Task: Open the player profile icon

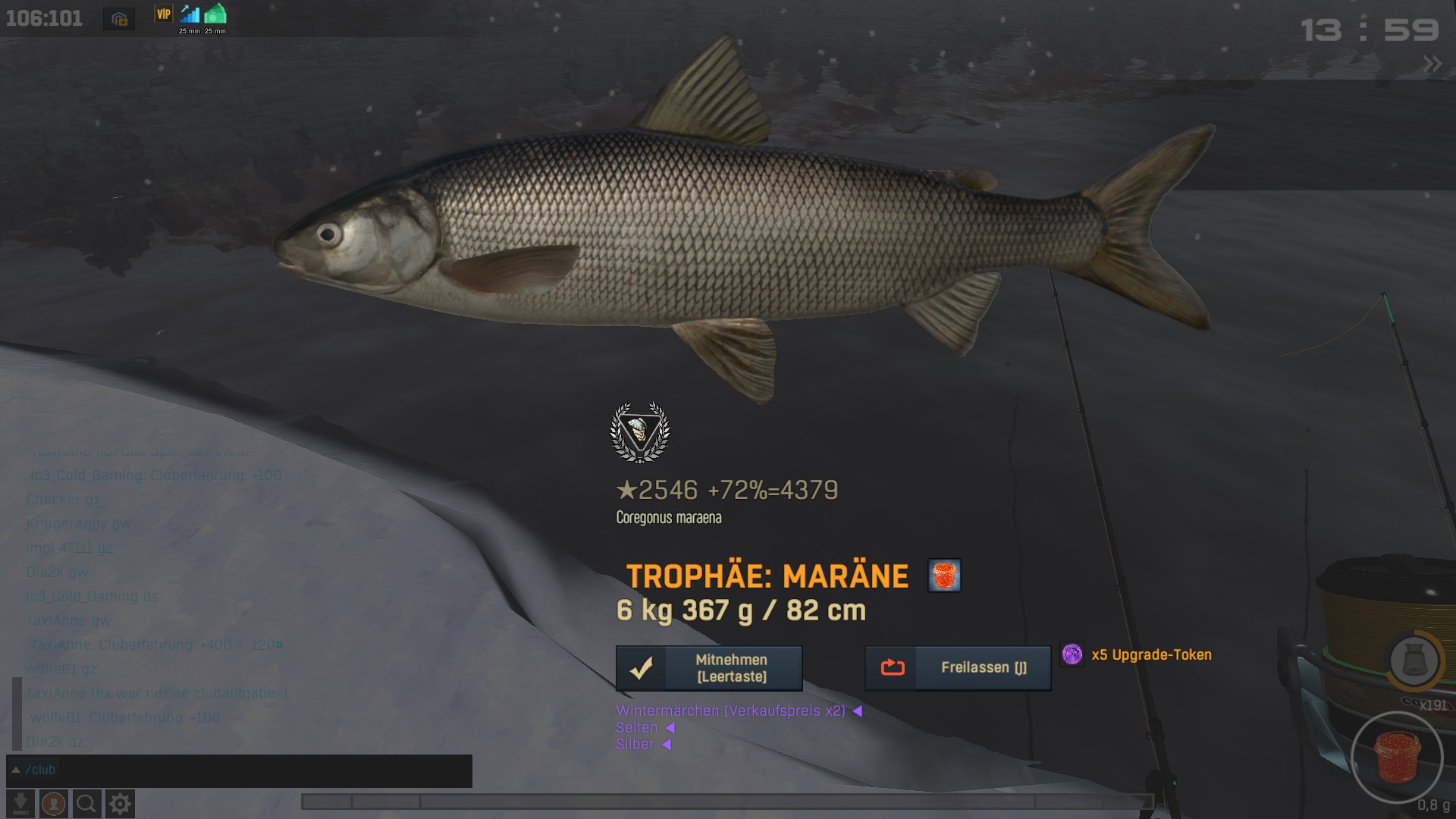Action: coord(53,804)
